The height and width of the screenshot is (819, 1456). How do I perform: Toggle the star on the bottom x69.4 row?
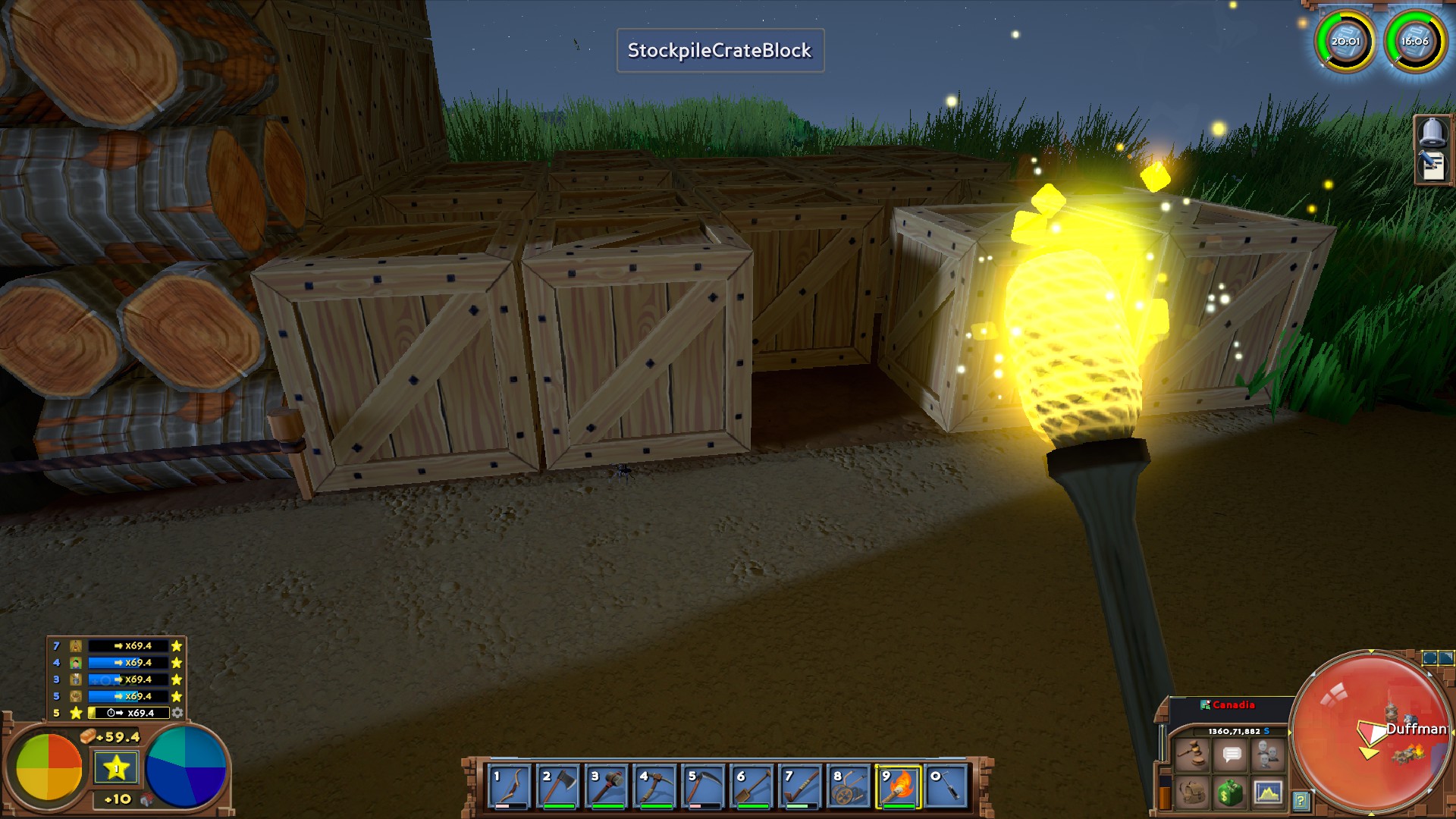[x=76, y=713]
